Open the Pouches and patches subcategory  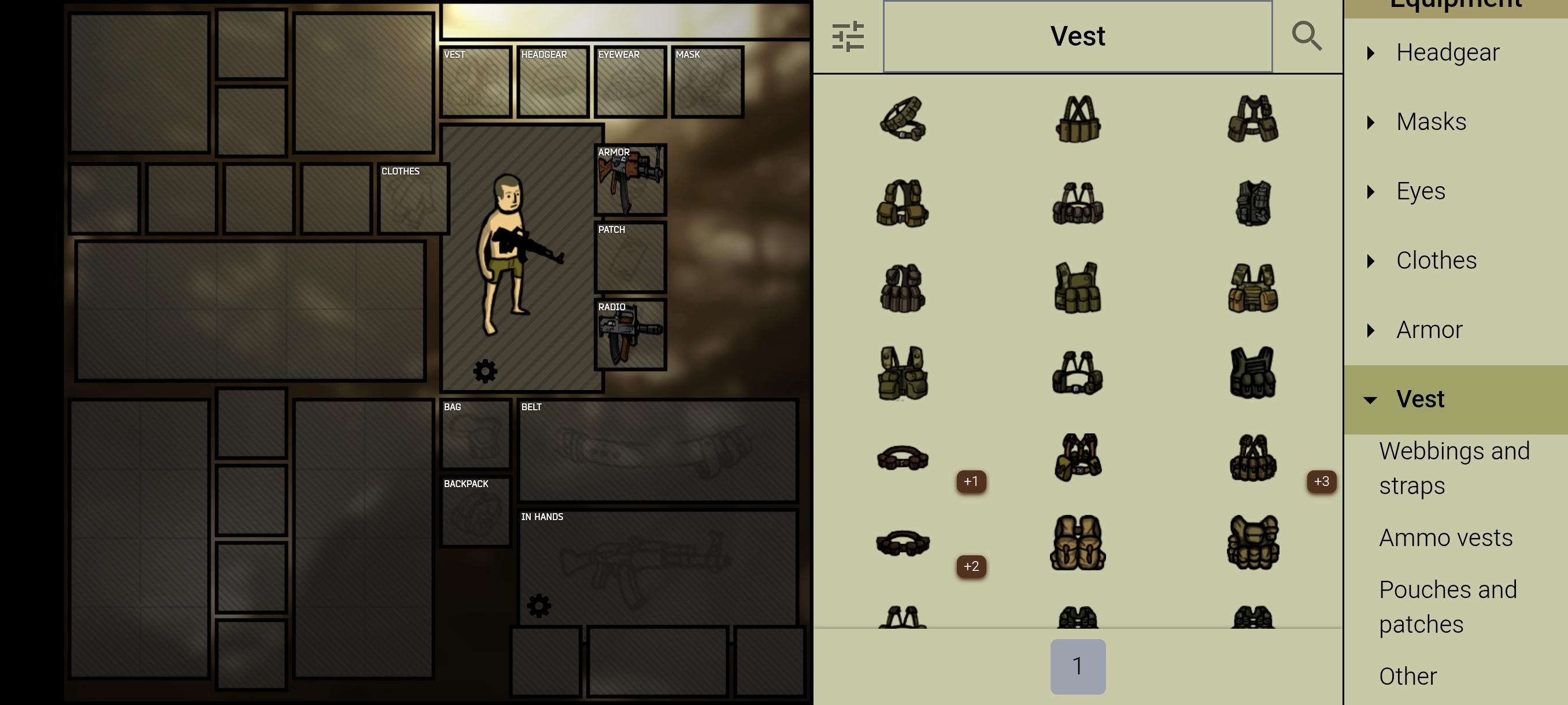(x=1449, y=606)
